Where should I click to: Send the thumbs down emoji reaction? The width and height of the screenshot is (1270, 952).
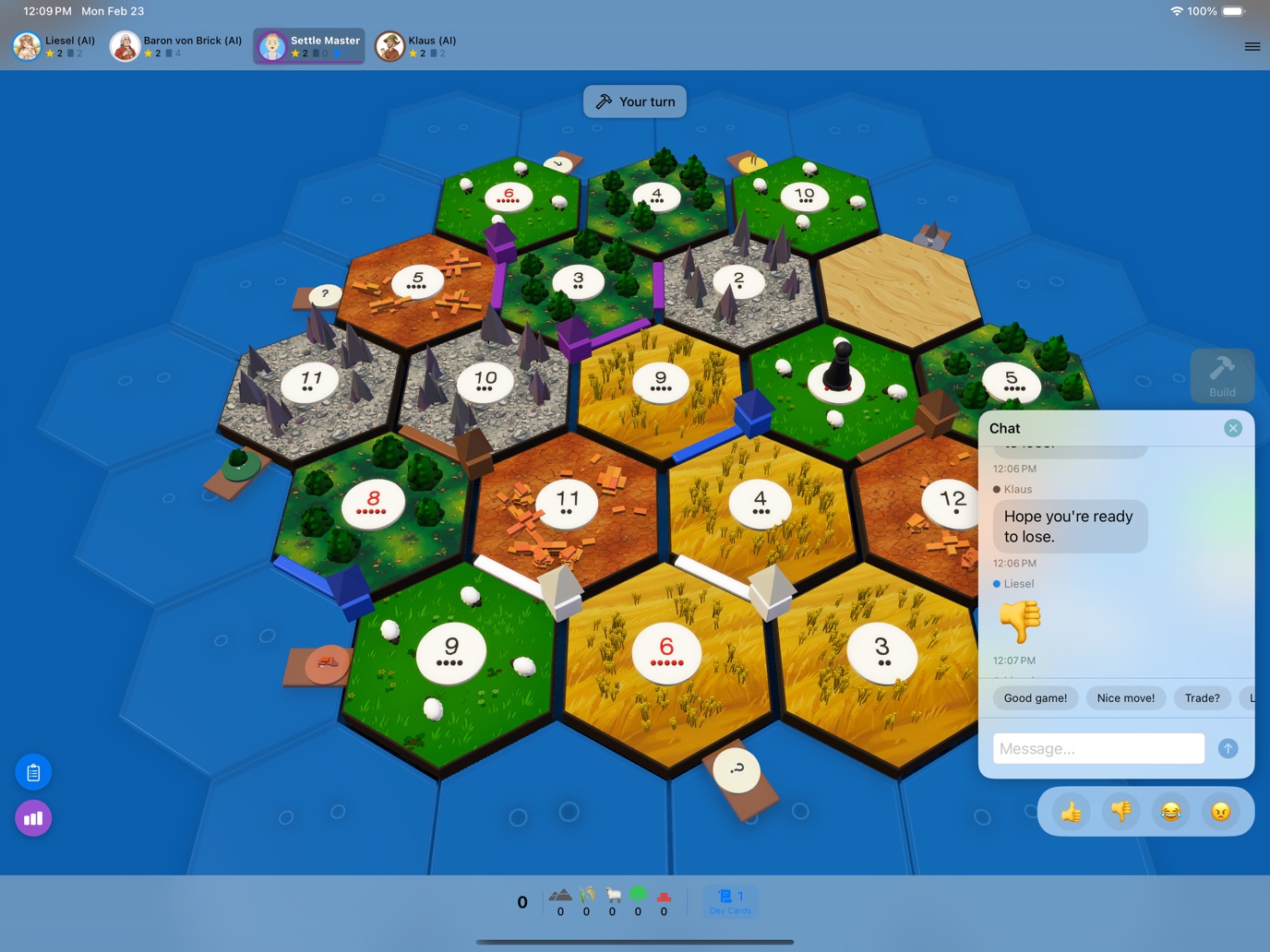1121,811
